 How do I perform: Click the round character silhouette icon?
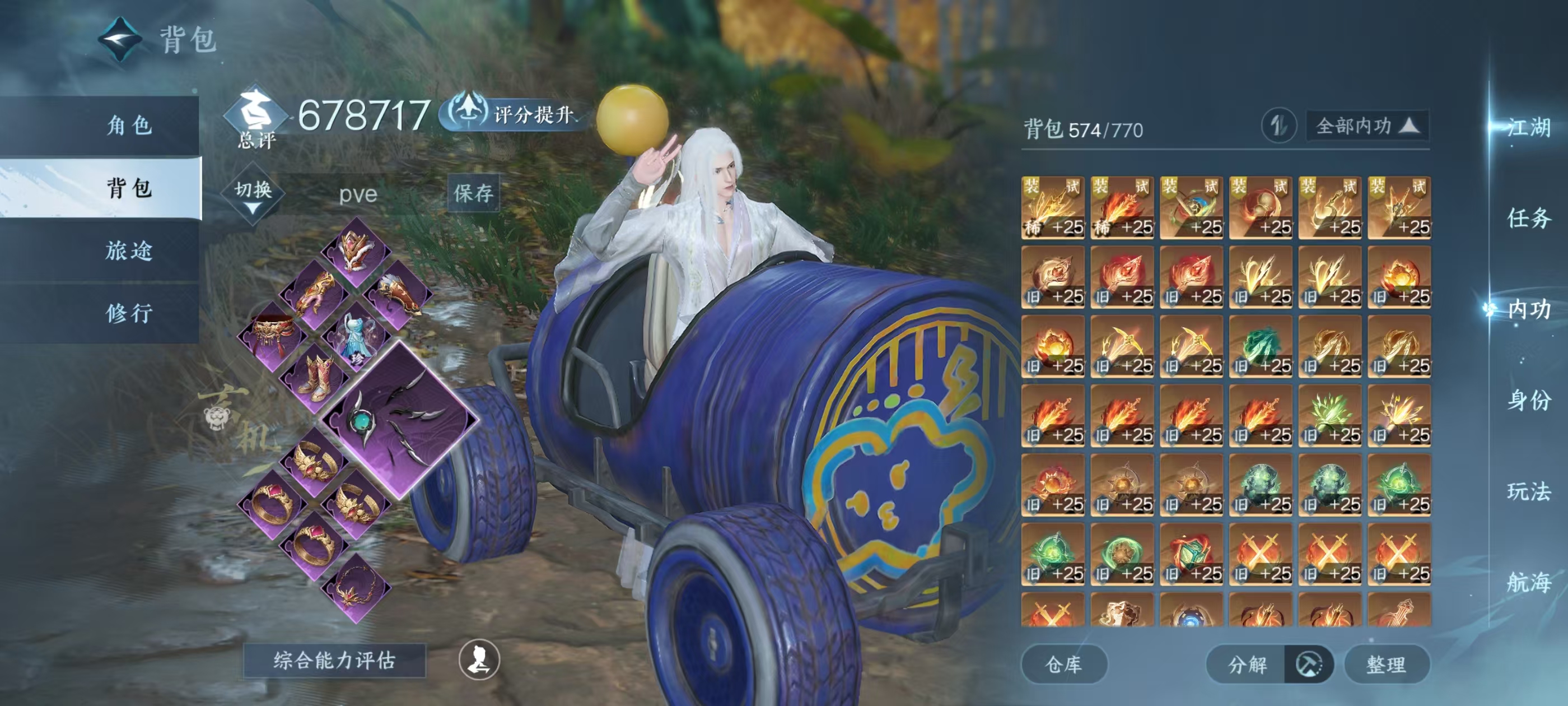click(479, 659)
